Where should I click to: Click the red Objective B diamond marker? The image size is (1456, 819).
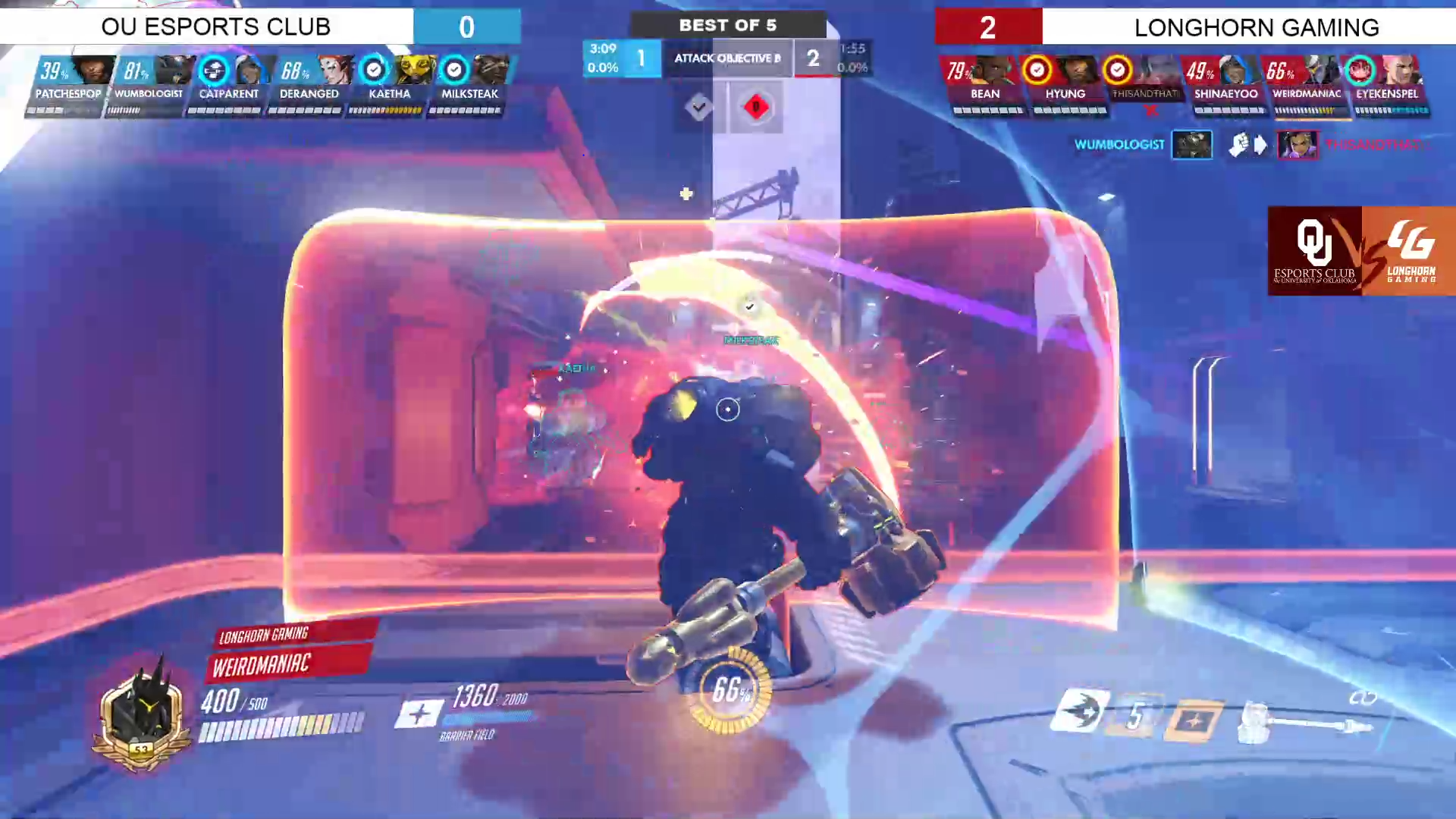tap(755, 107)
